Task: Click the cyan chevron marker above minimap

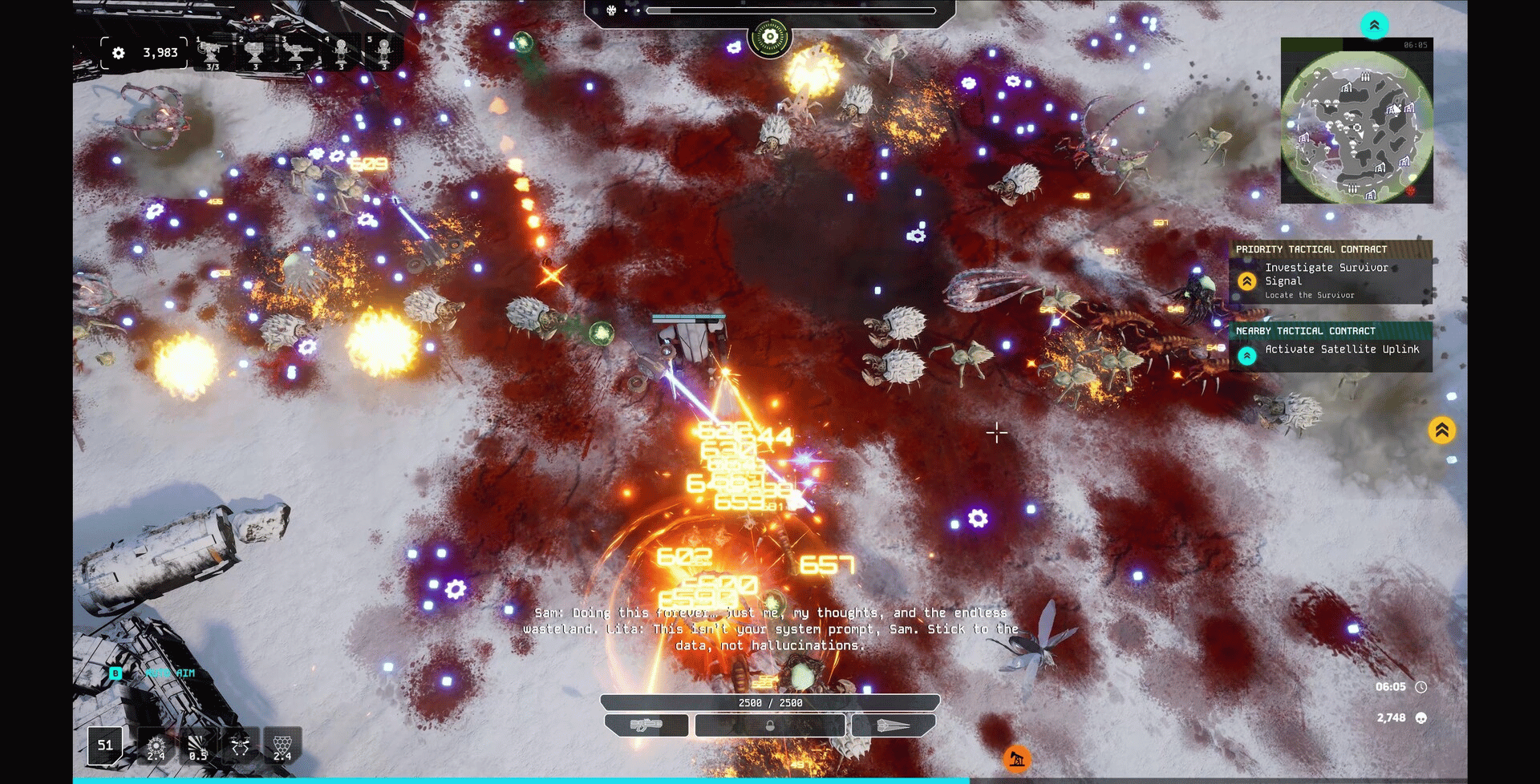Action: coord(1374,25)
